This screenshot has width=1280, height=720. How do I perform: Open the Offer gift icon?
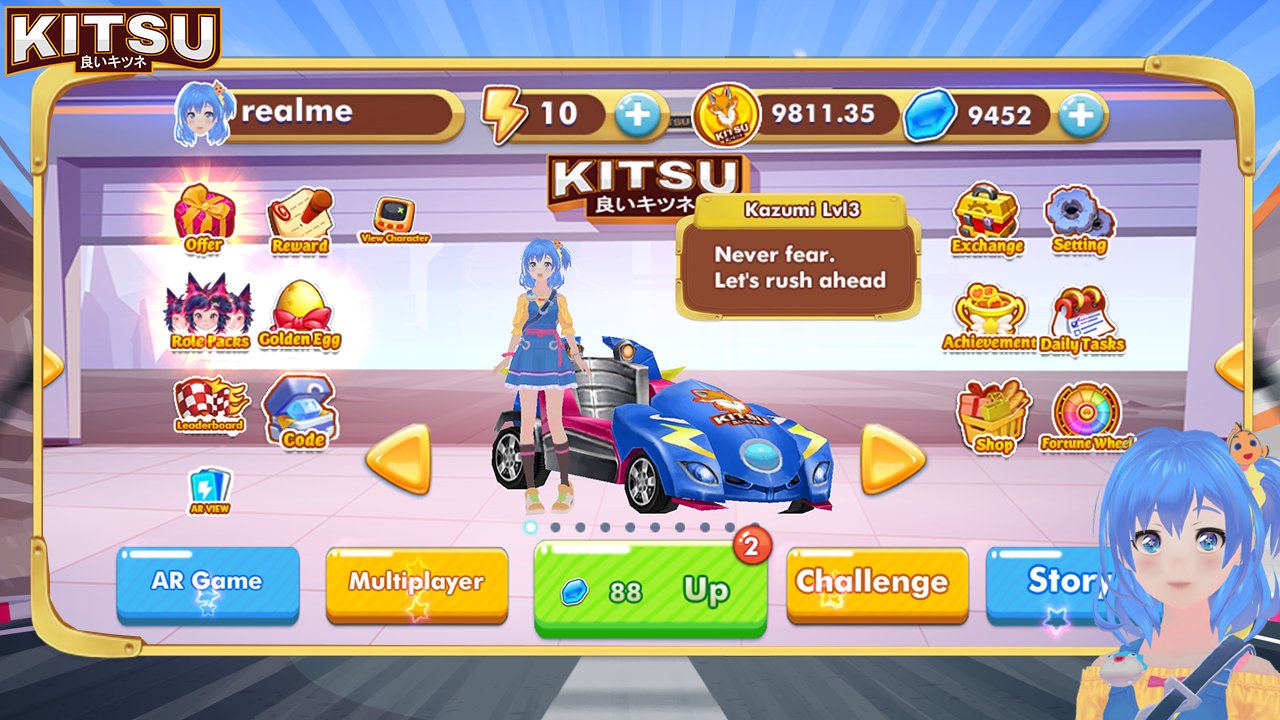[x=204, y=214]
